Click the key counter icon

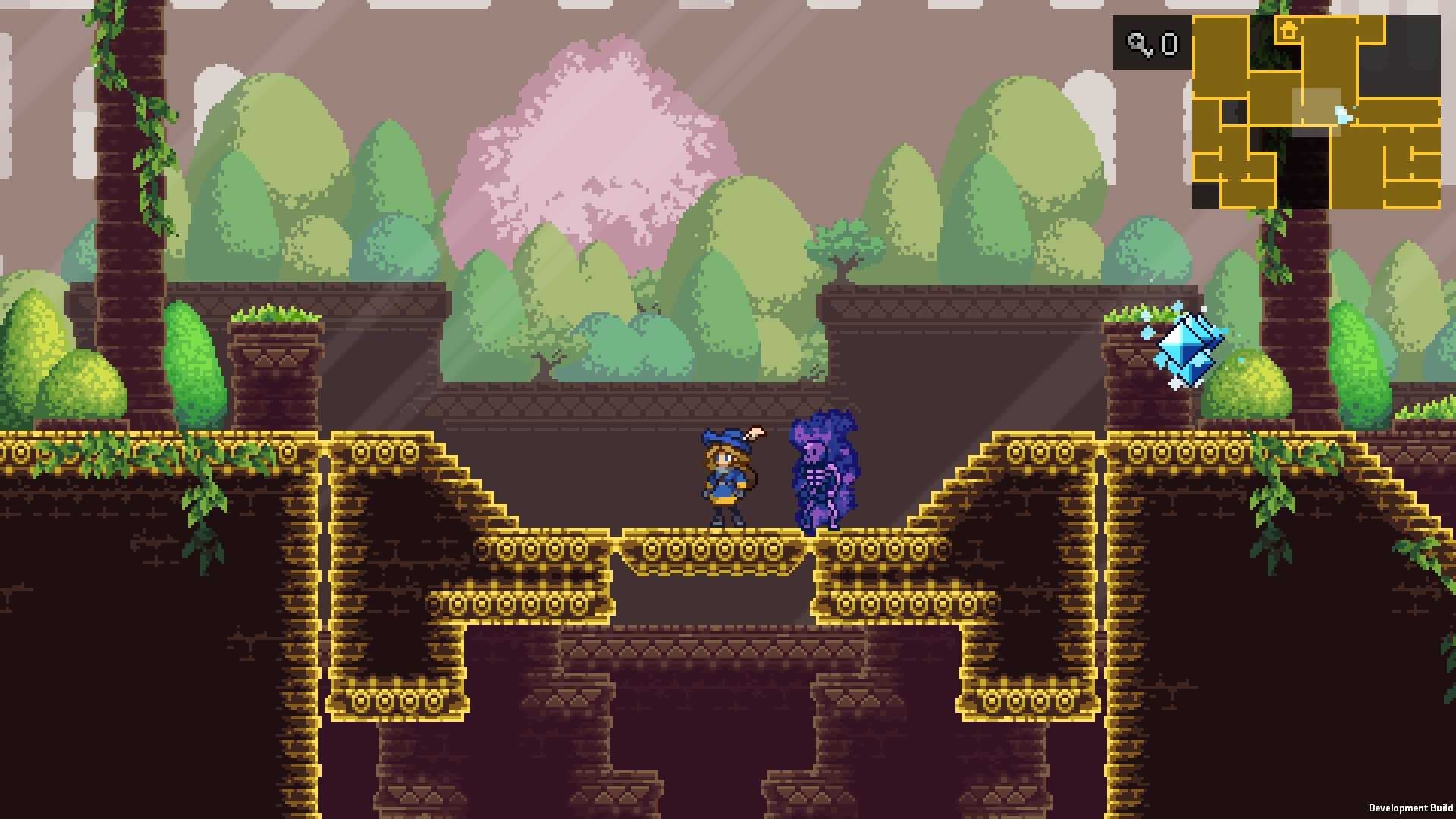(x=1137, y=44)
